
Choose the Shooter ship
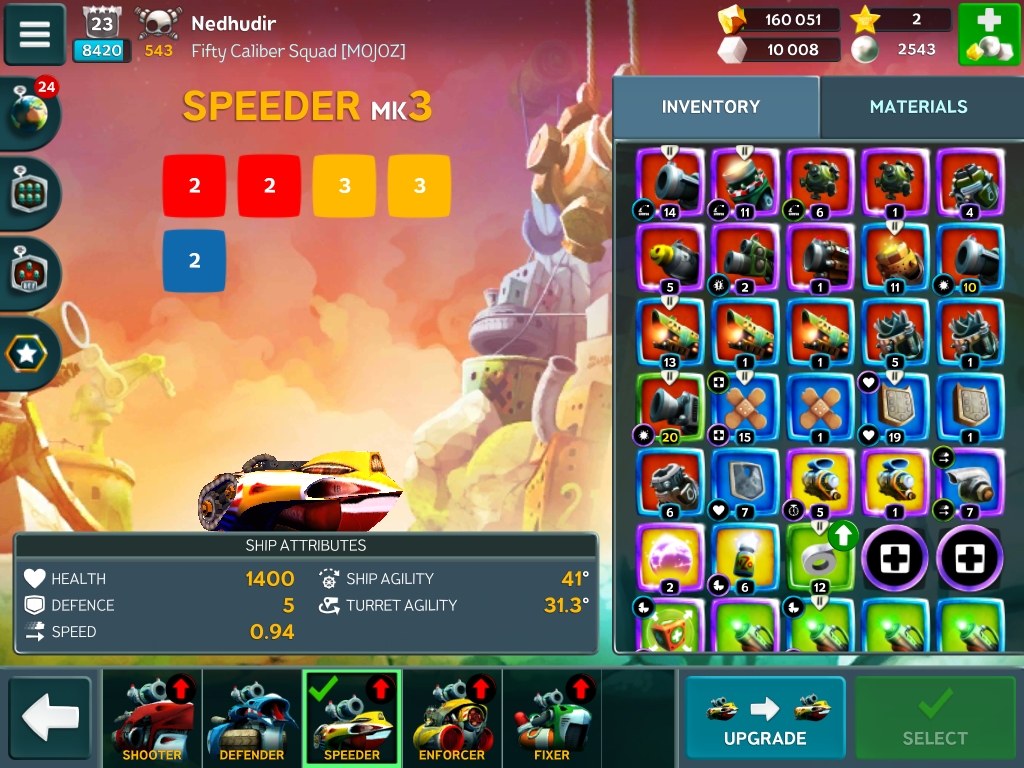click(x=152, y=718)
